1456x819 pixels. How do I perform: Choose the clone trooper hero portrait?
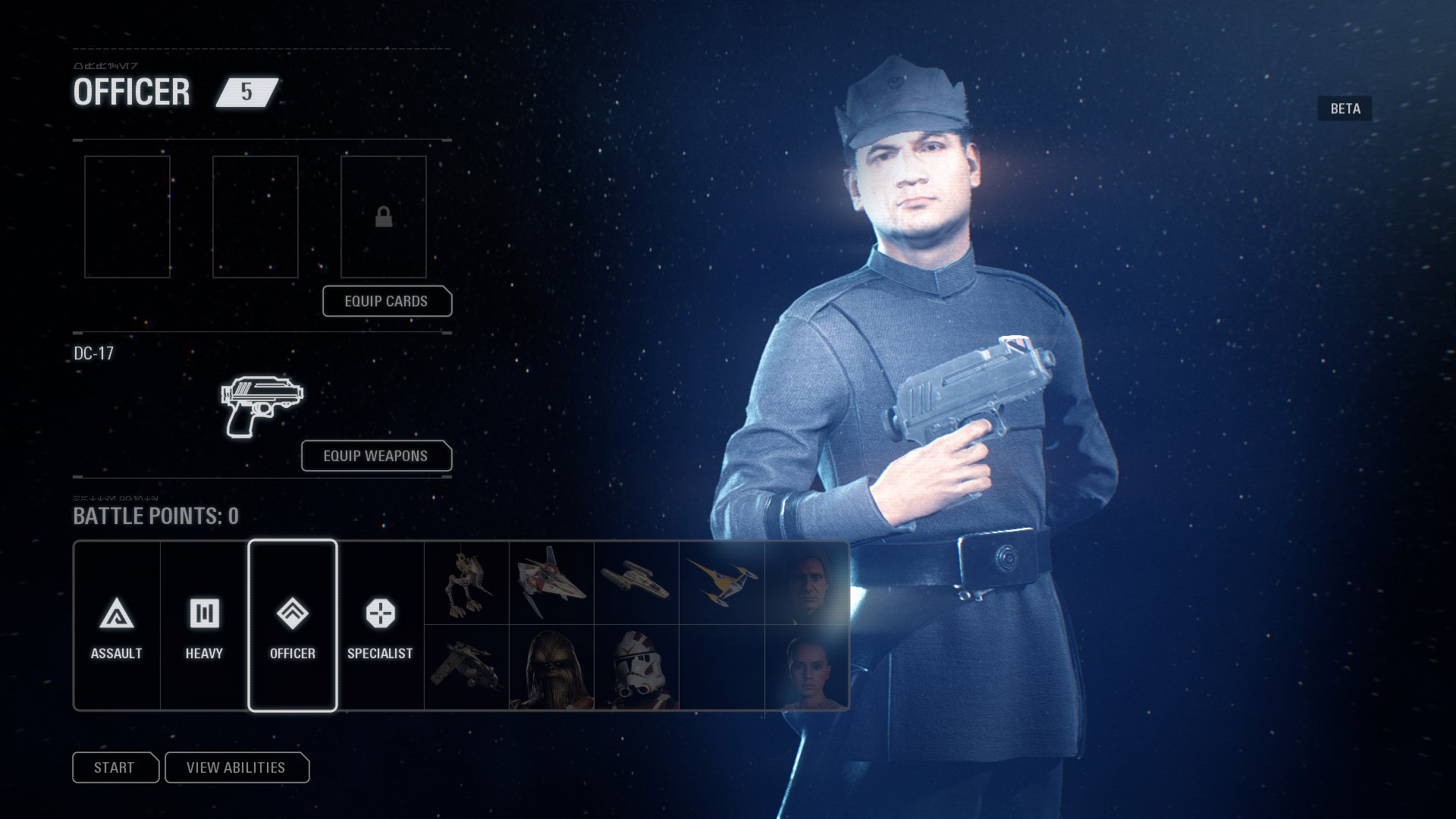tap(635, 667)
